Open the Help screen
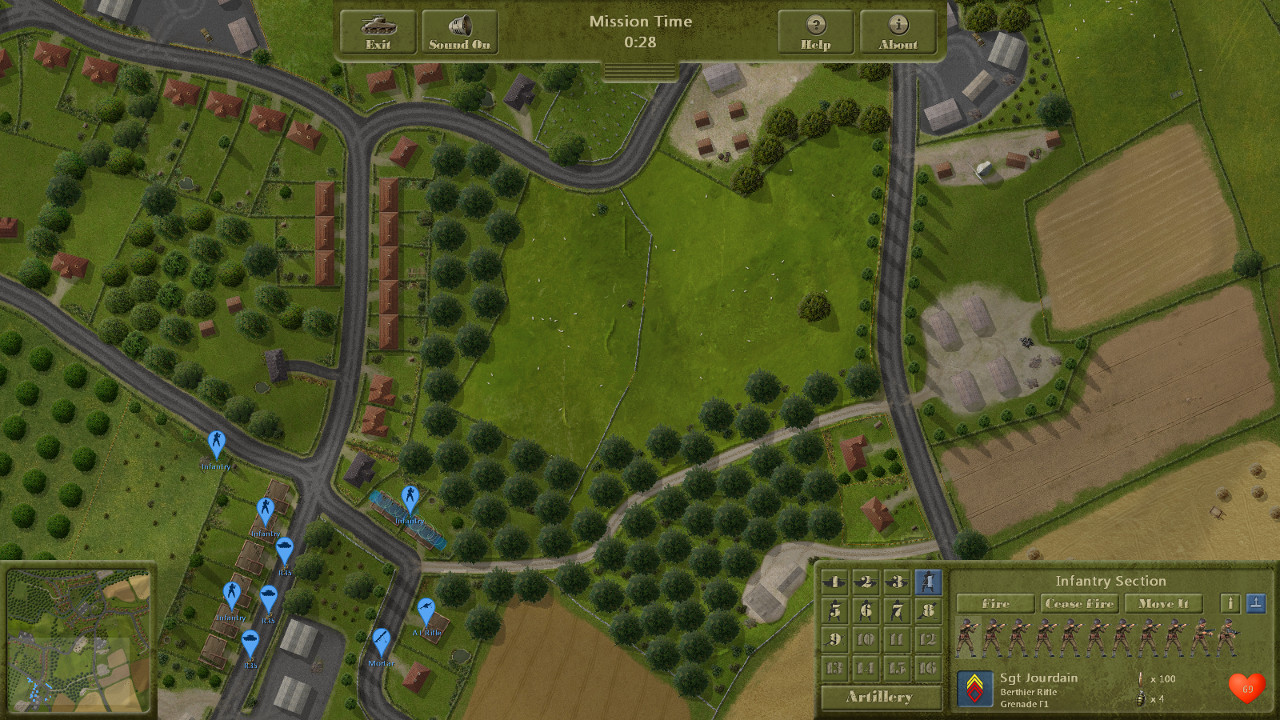This screenshot has height=720, width=1280. pyautogui.click(x=816, y=32)
